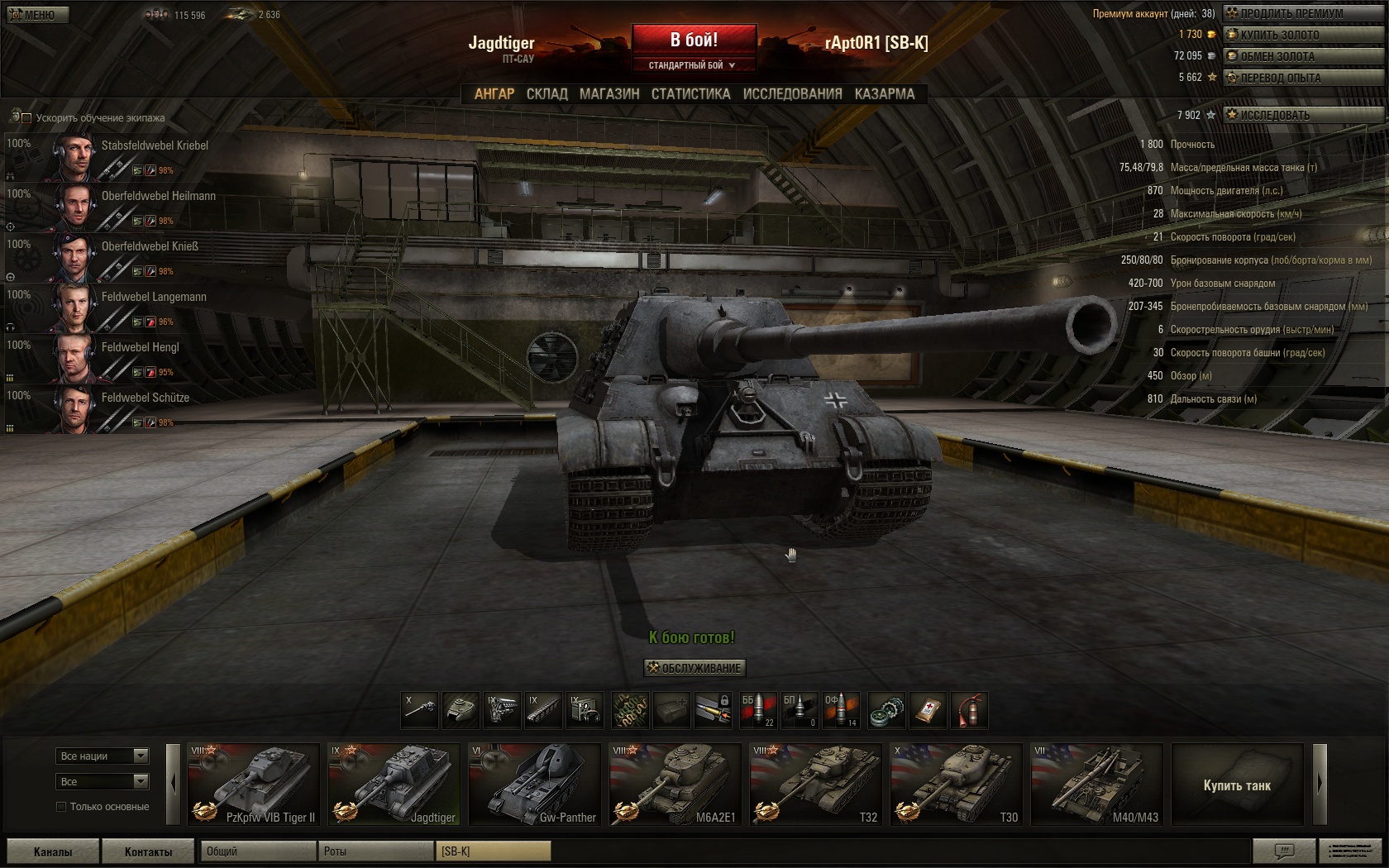Open the Магазин tab

point(609,94)
